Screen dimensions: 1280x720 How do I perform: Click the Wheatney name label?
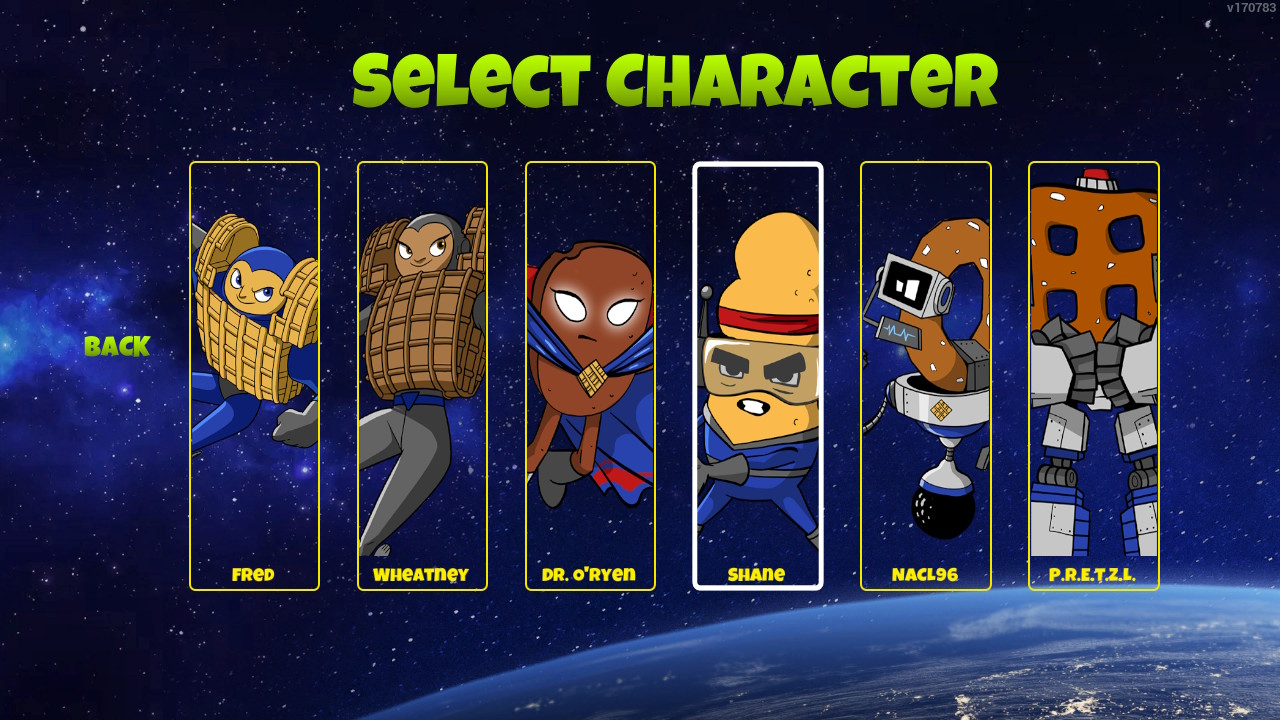[422, 574]
